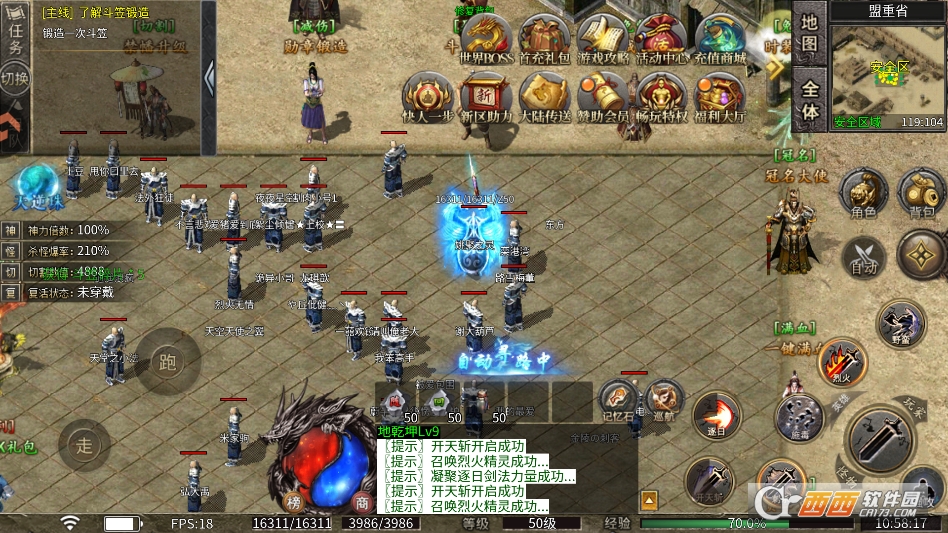Viewport: 948px width, 533px height.
Task: Use the 野蛮 charge skill
Action: (x=900, y=324)
